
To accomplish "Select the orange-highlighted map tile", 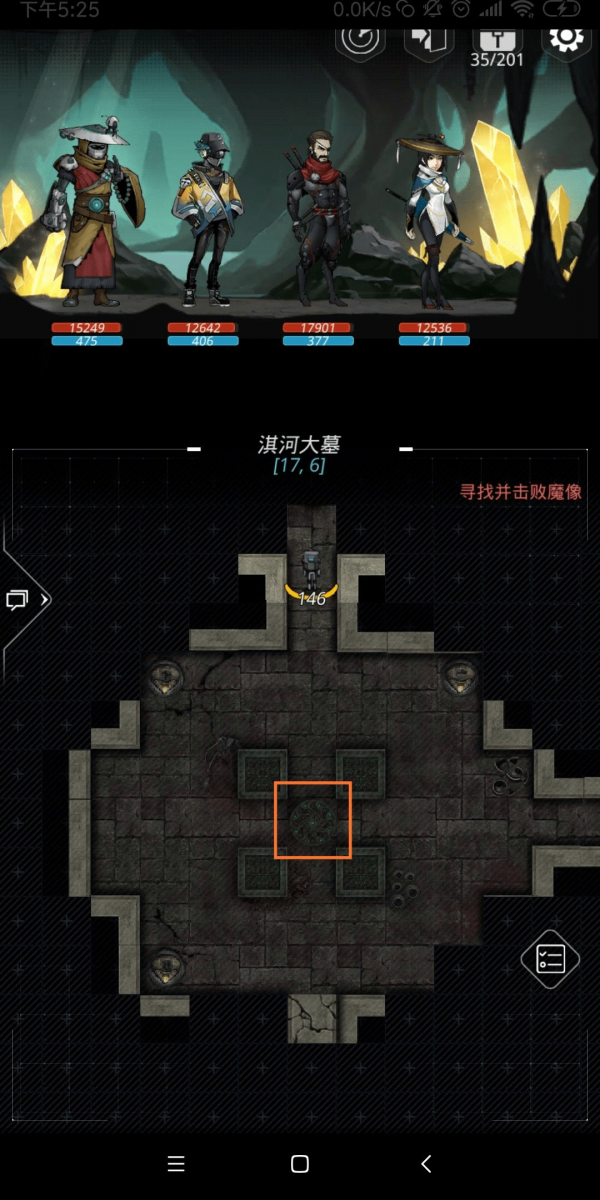I will point(313,820).
